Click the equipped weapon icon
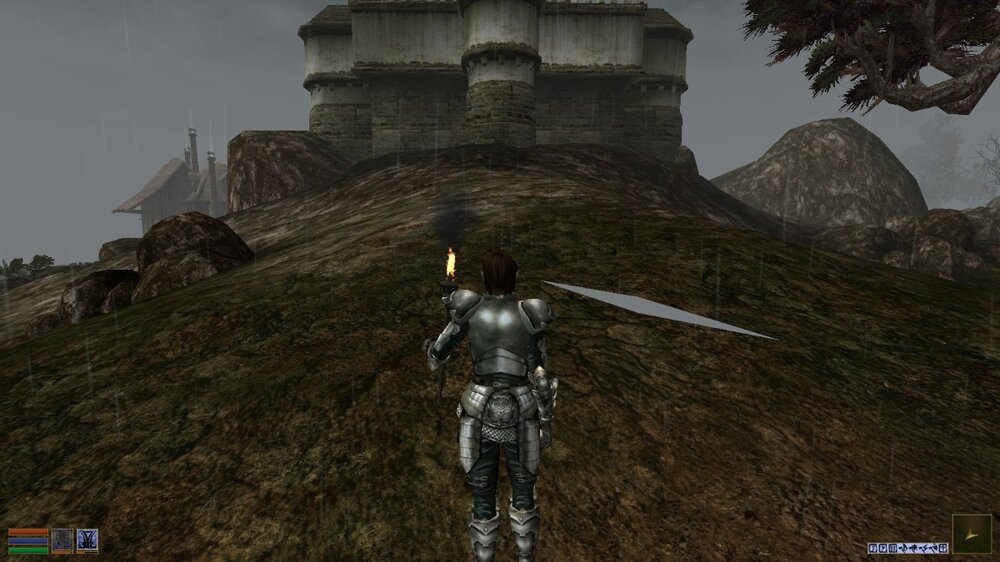 (x=63, y=540)
